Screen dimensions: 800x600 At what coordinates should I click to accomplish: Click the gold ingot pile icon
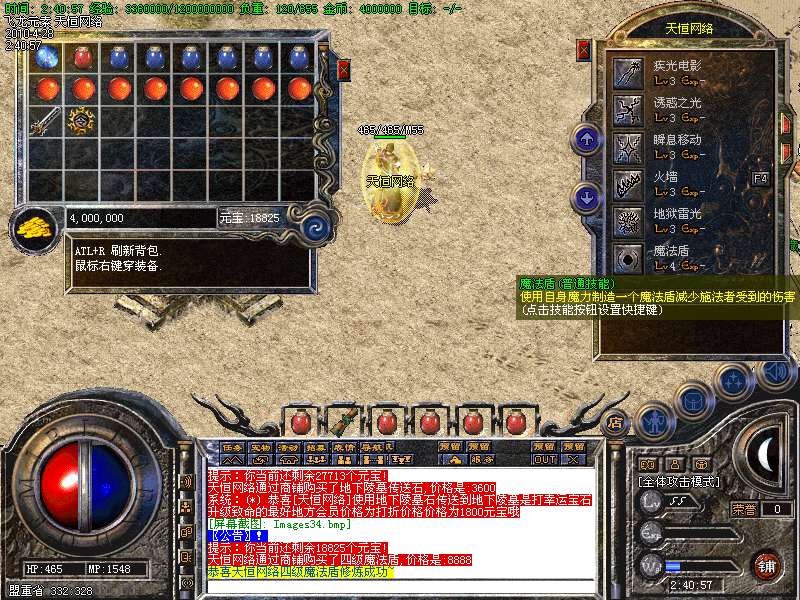(37, 226)
